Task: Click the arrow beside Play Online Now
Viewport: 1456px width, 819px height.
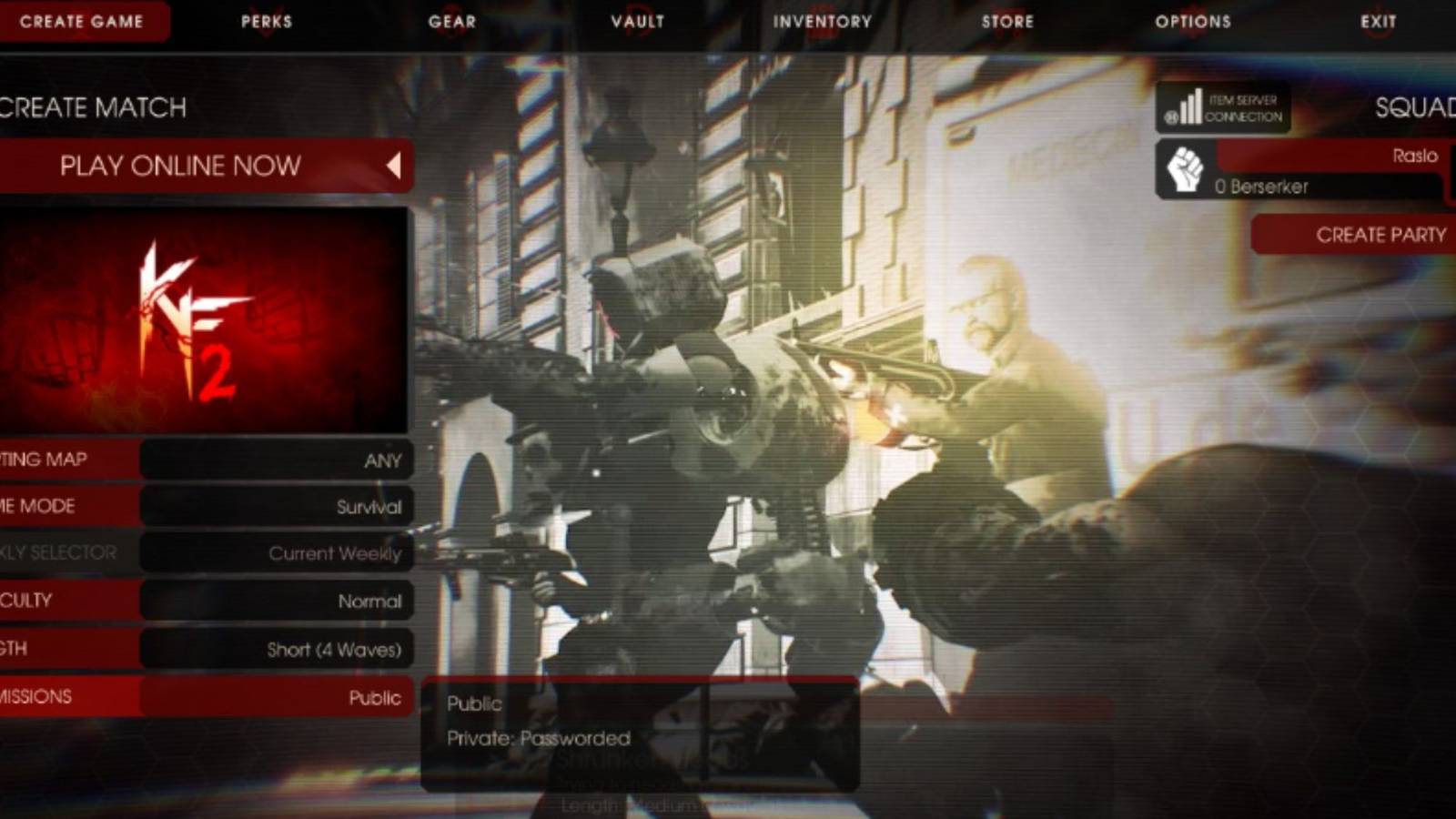Action: pyautogui.click(x=395, y=166)
